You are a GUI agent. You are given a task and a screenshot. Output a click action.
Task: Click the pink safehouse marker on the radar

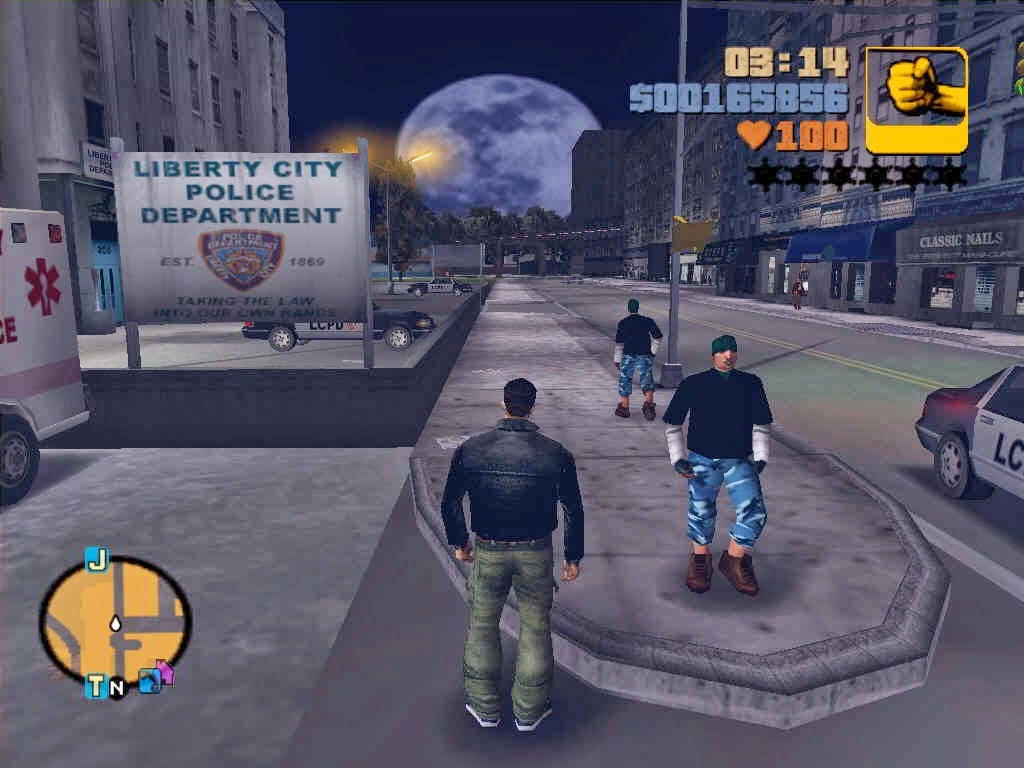(x=165, y=671)
